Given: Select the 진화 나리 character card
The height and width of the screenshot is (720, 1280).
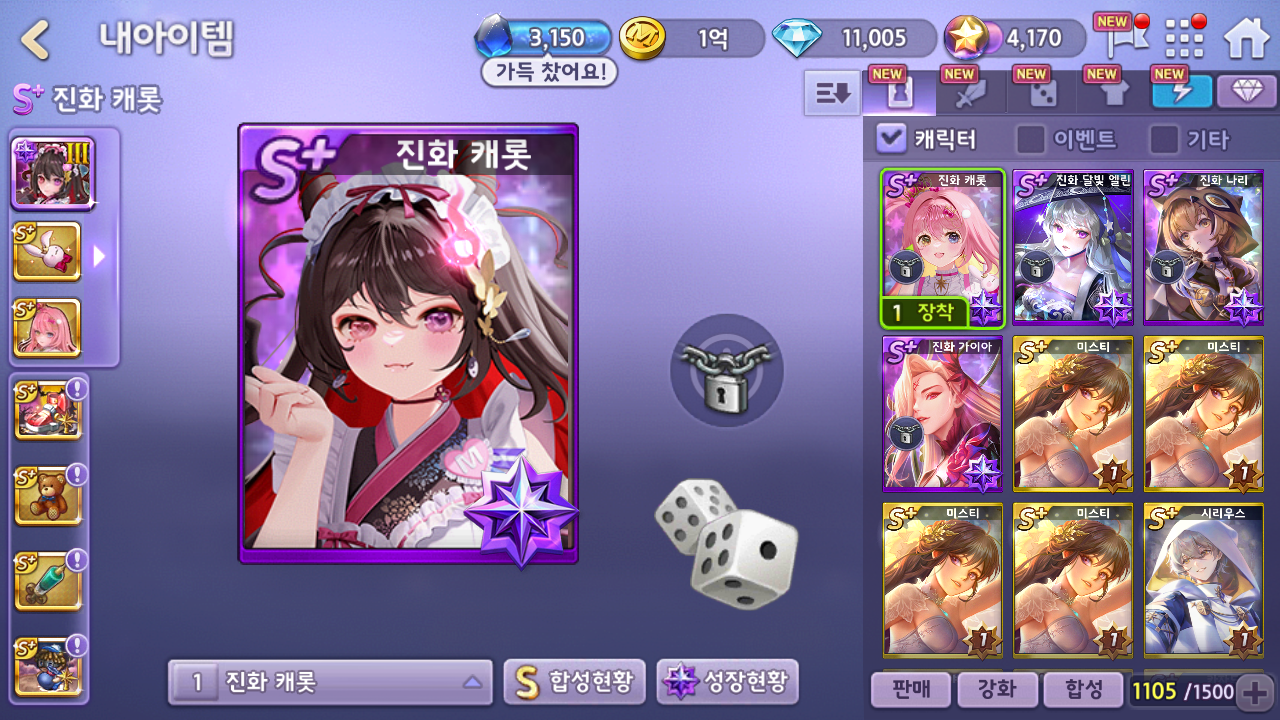Looking at the screenshot, I should point(1203,247).
